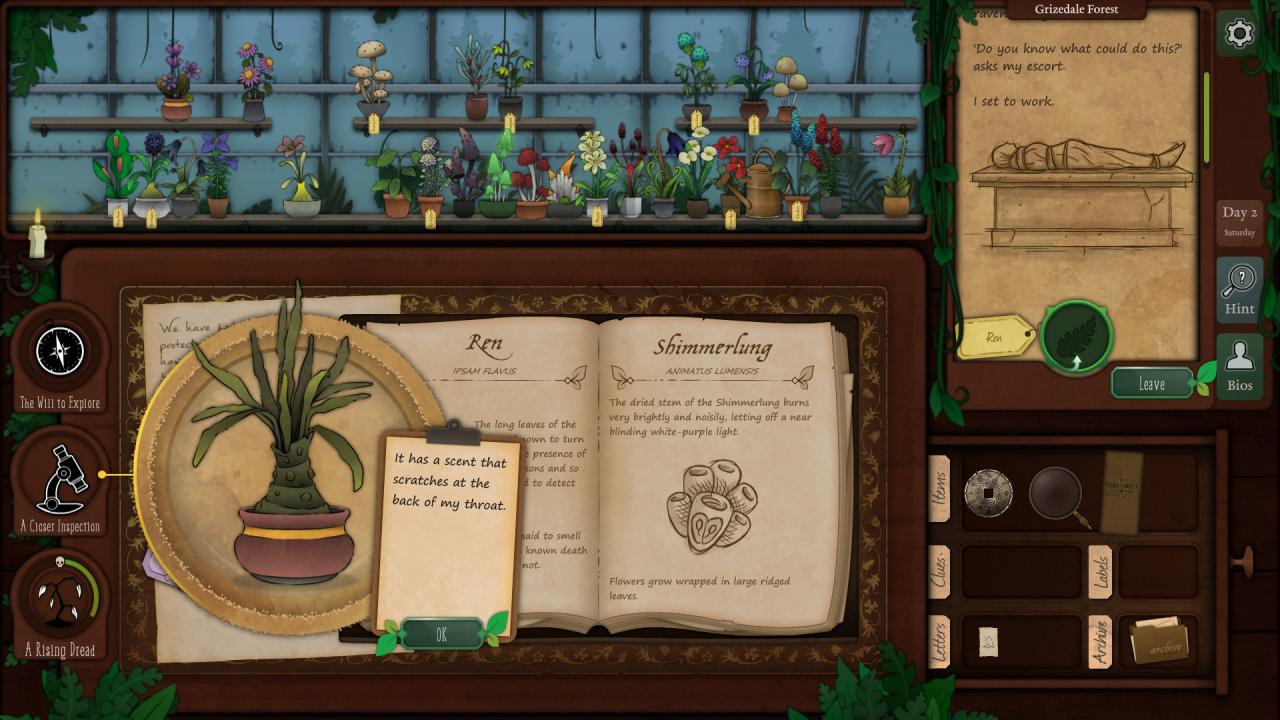Request a Hint
1280x720 pixels.
1239,289
